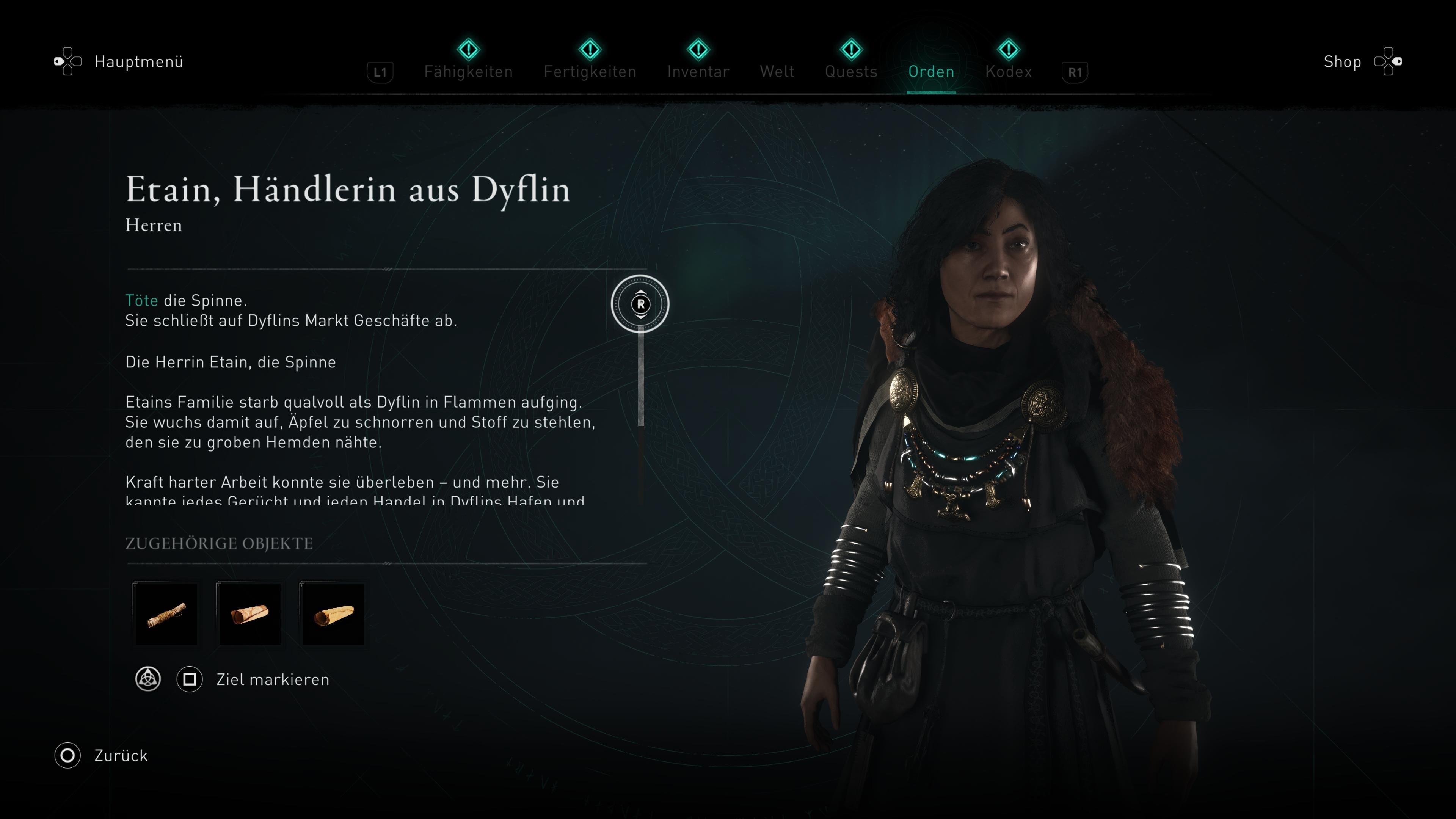Go to the Welt tab
Image resolution: width=1456 pixels, height=819 pixels.
(x=777, y=71)
